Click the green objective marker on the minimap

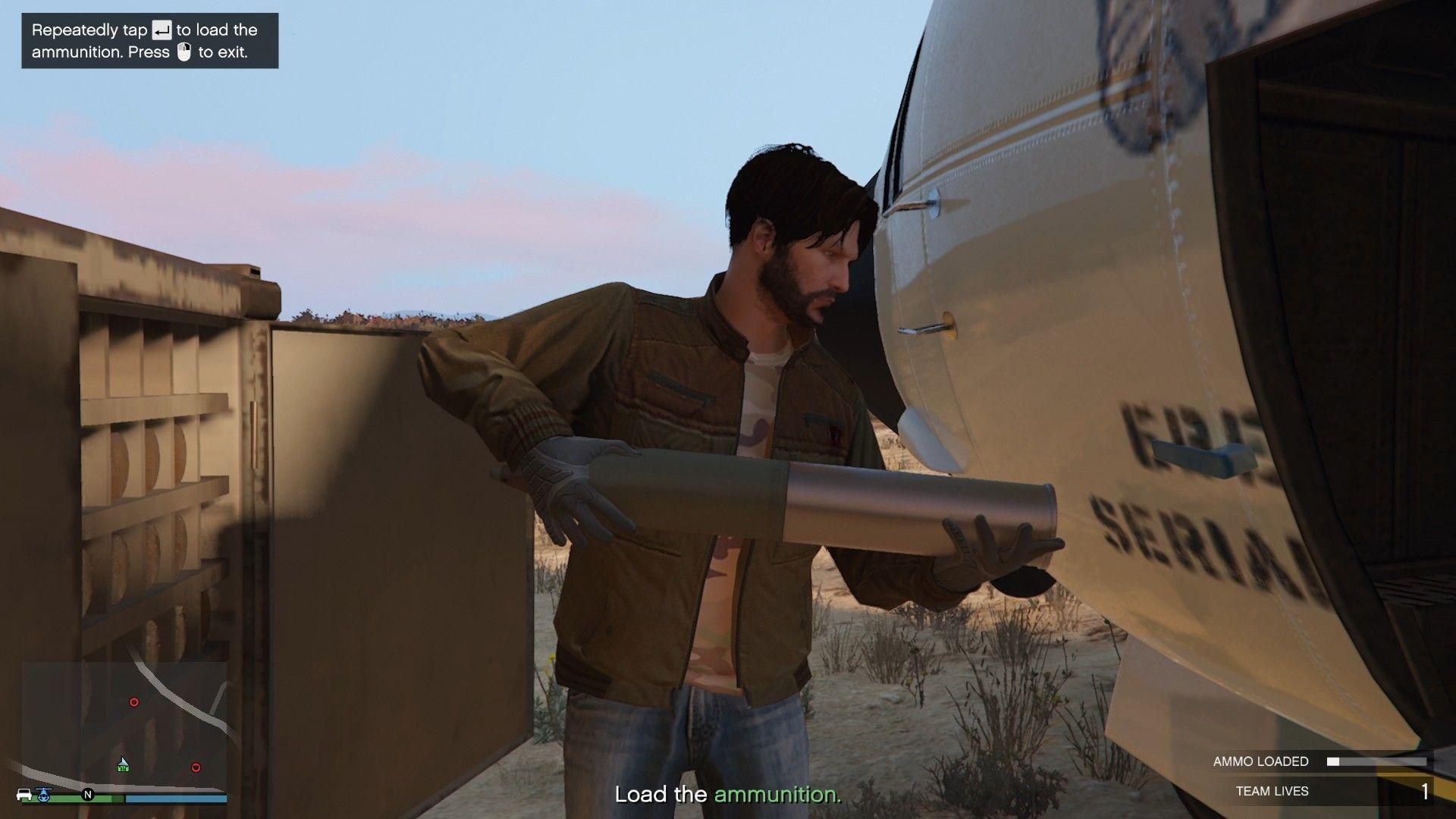tap(124, 767)
